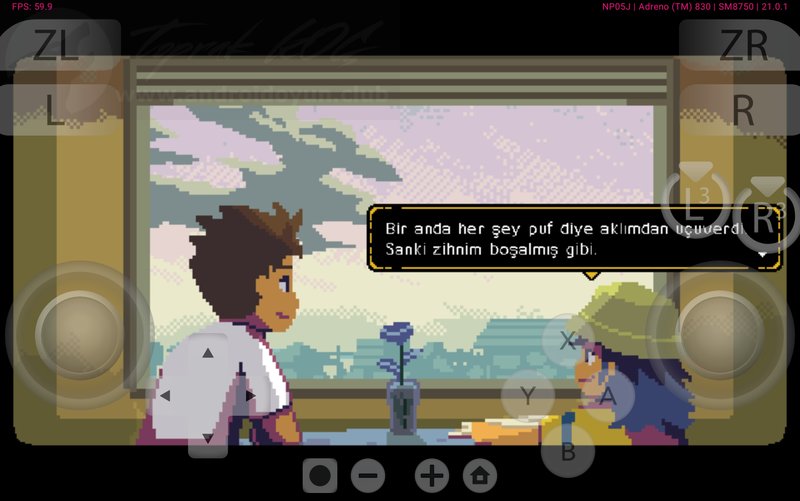Click the D-pad down arrow
Screen dimensions: 800x501
click(208, 438)
